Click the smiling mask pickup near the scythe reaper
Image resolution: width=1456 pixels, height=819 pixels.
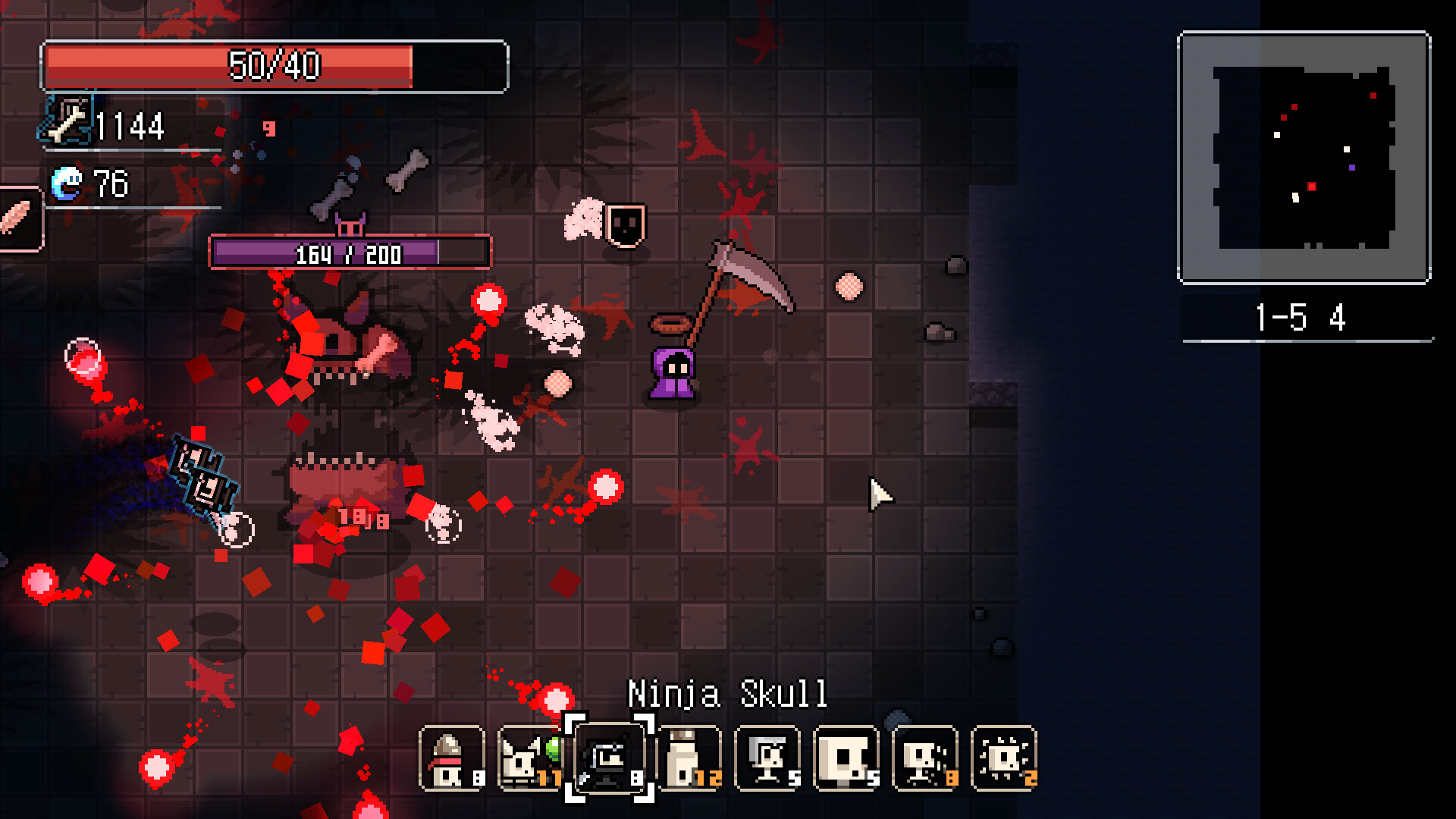pos(625,224)
